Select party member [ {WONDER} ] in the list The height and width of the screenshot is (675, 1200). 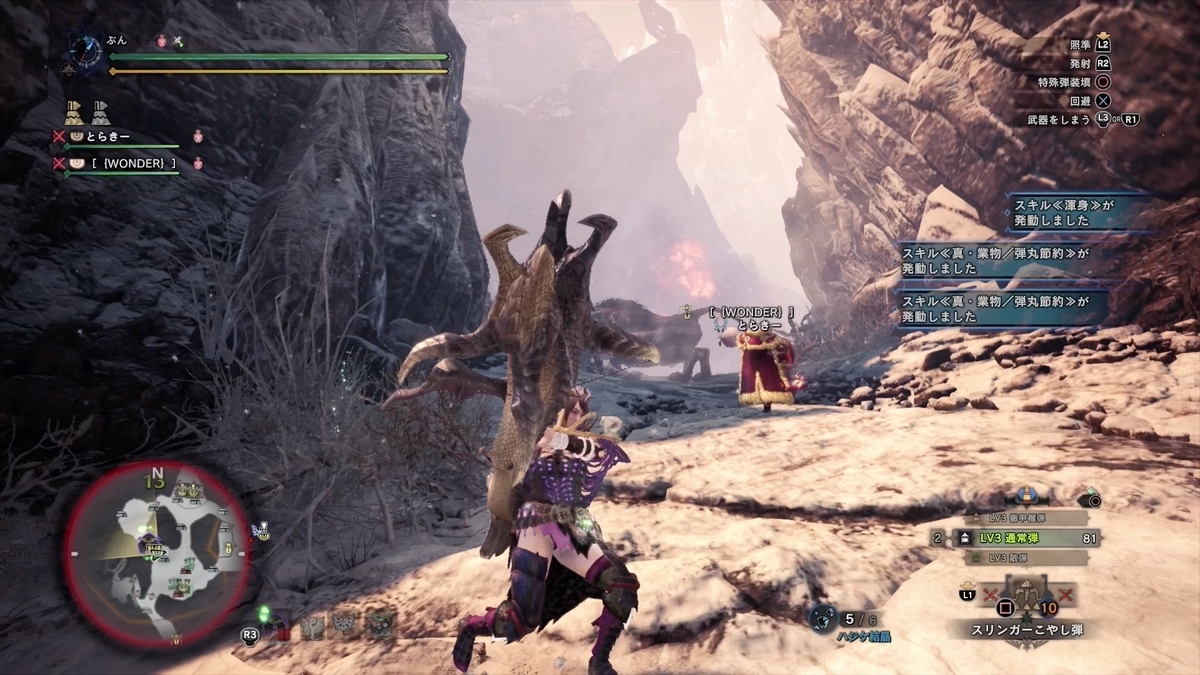click(x=120, y=163)
